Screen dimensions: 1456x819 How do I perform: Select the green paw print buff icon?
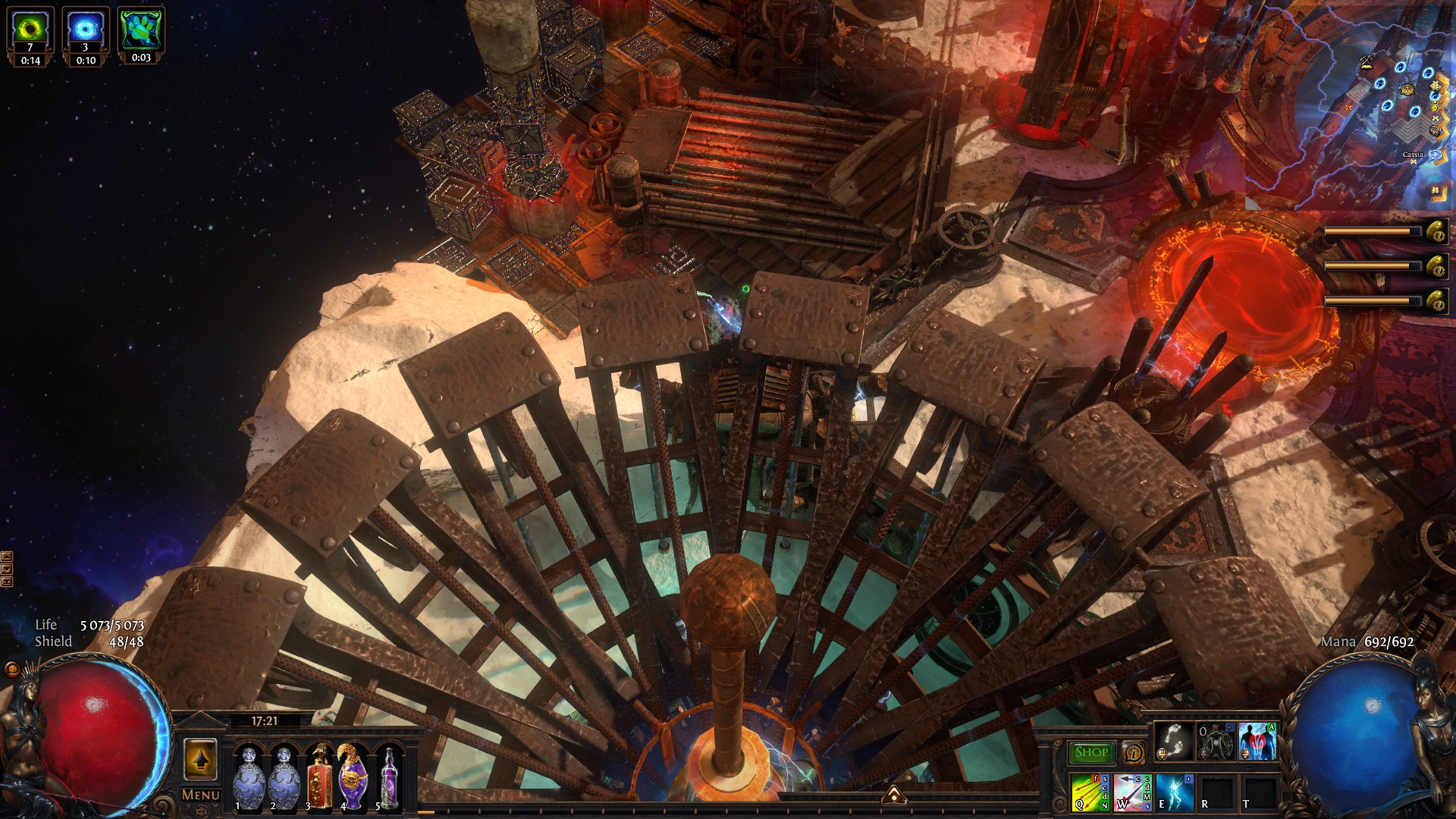point(141,29)
